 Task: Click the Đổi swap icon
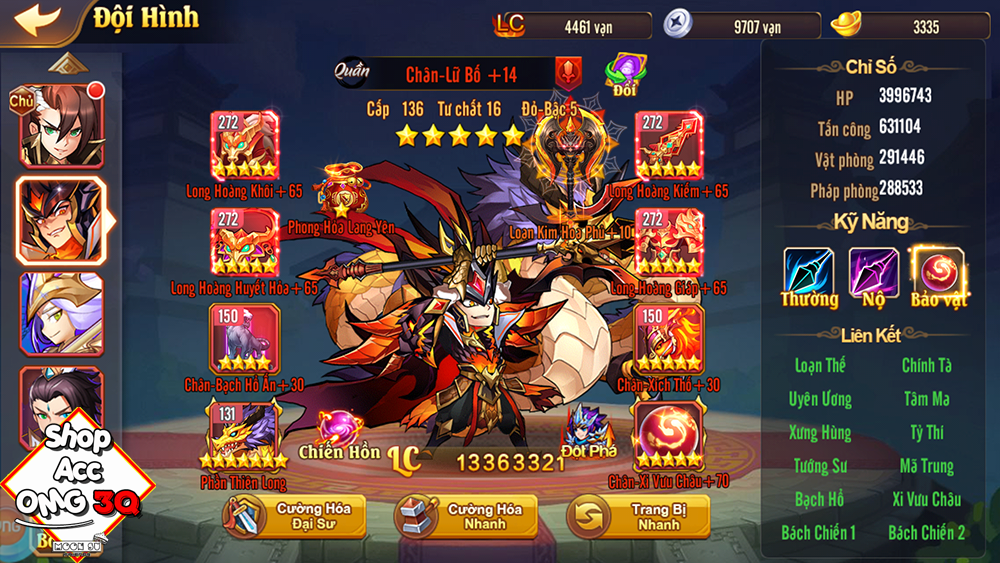tap(626, 74)
